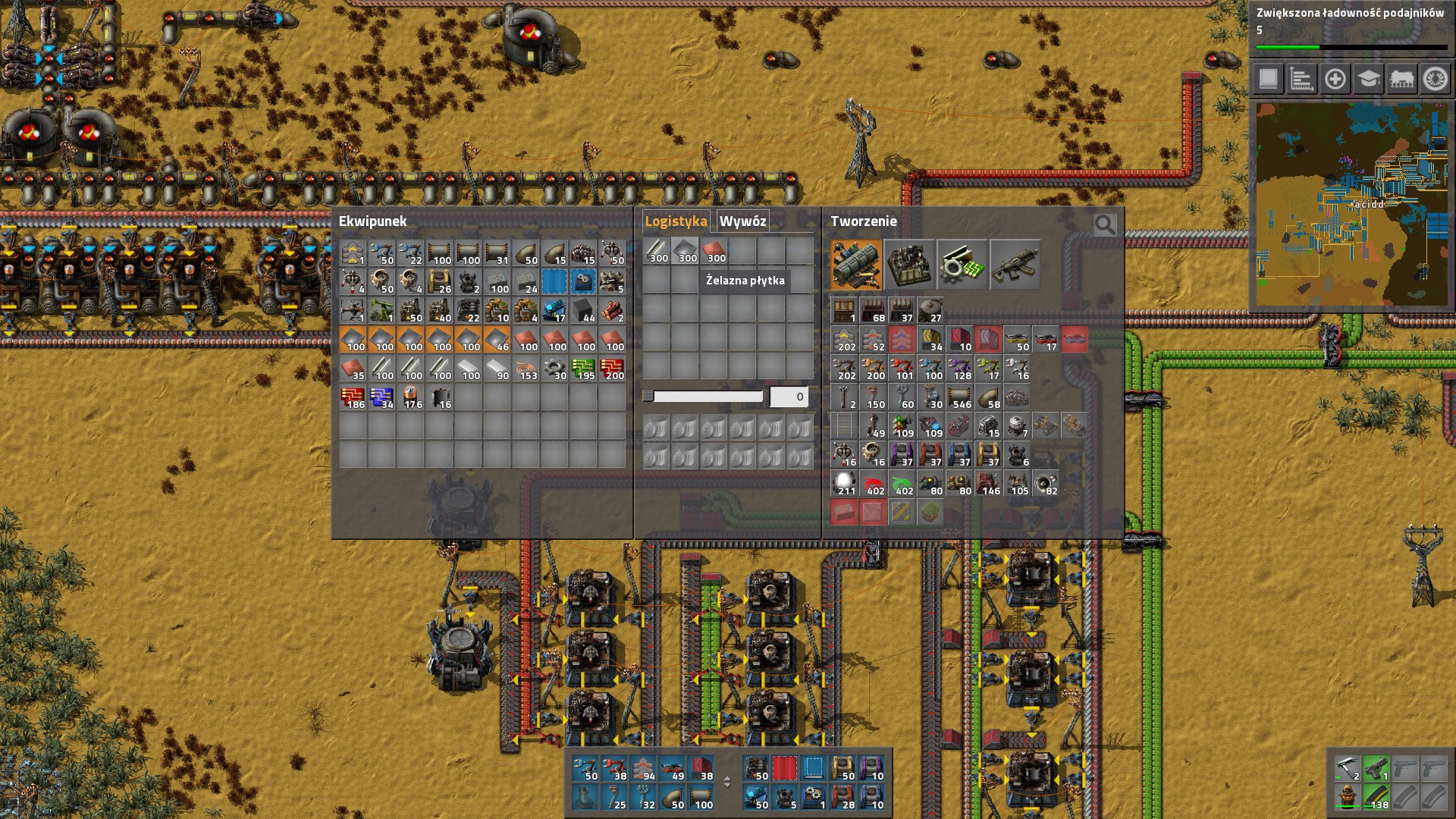Screen dimensions: 1456x819
Task: Click the request amount number field
Action: tap(789, 397)
